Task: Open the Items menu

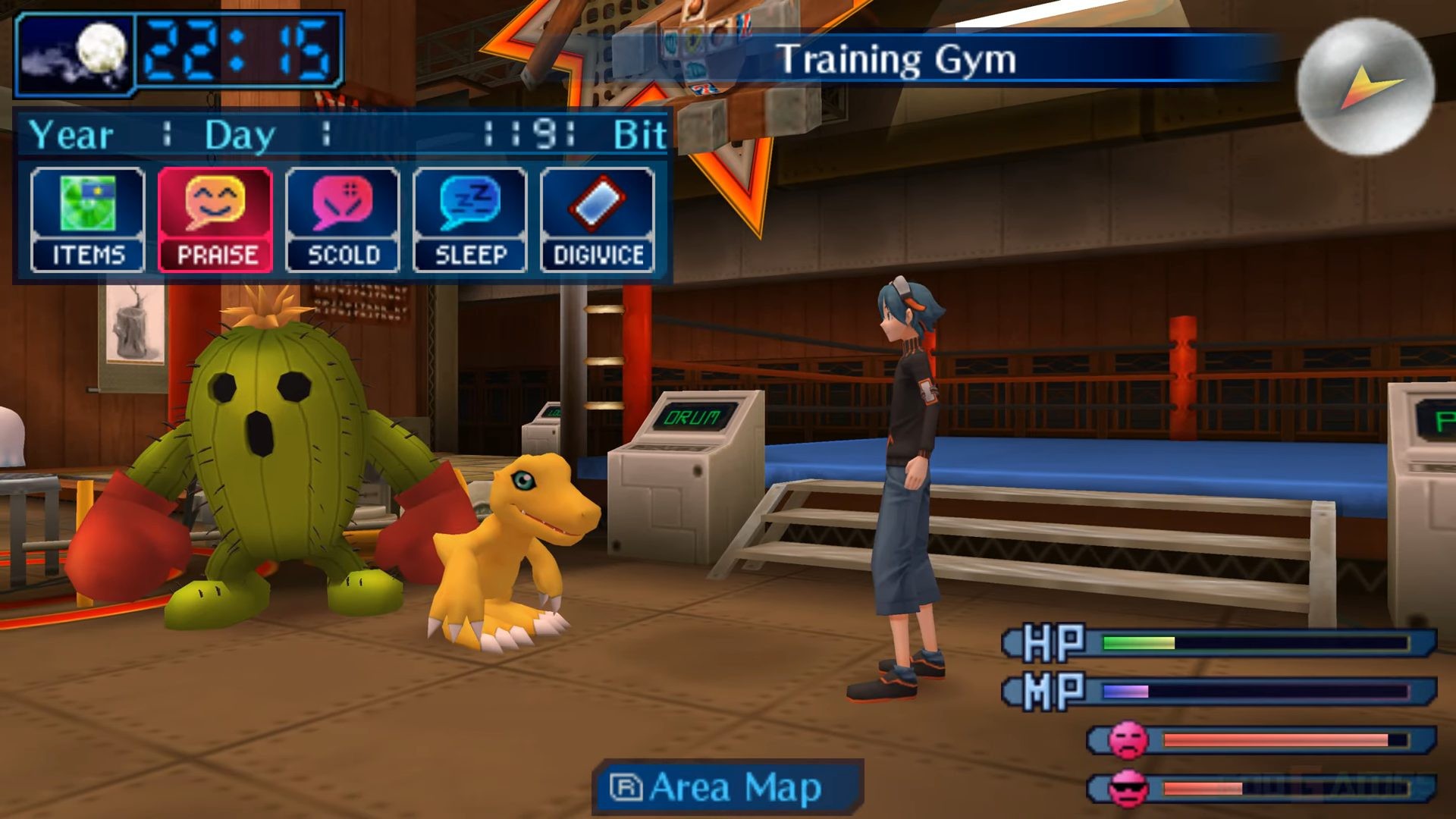Action: point(87,220)
